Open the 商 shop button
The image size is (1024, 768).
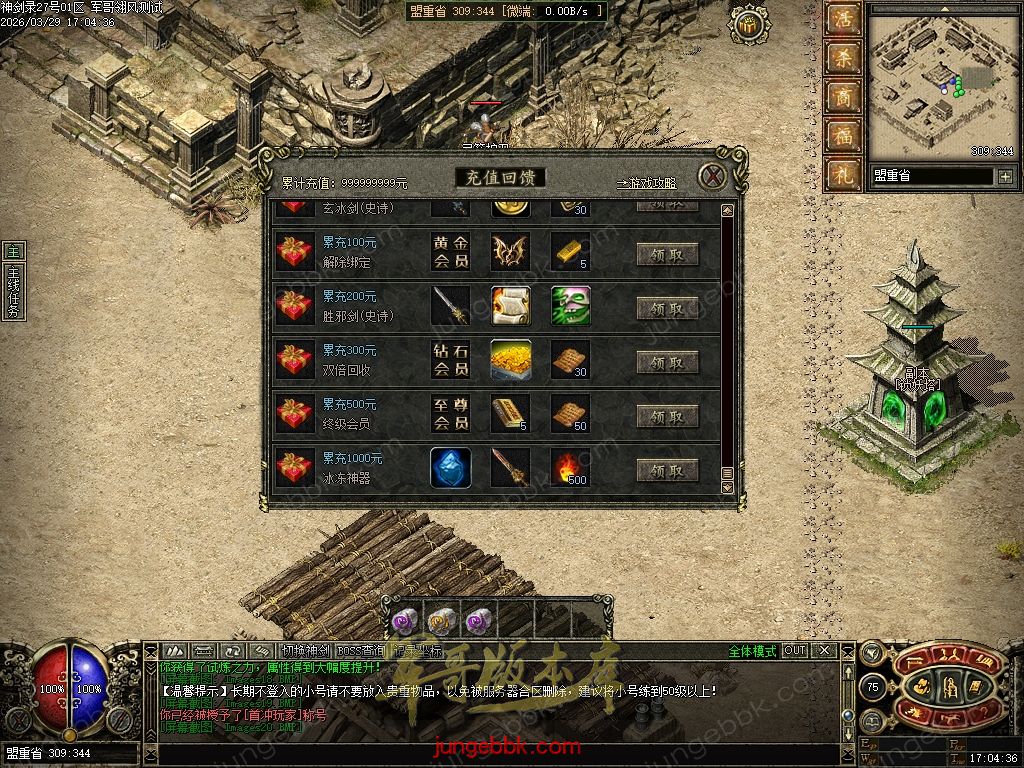(842, 98)
